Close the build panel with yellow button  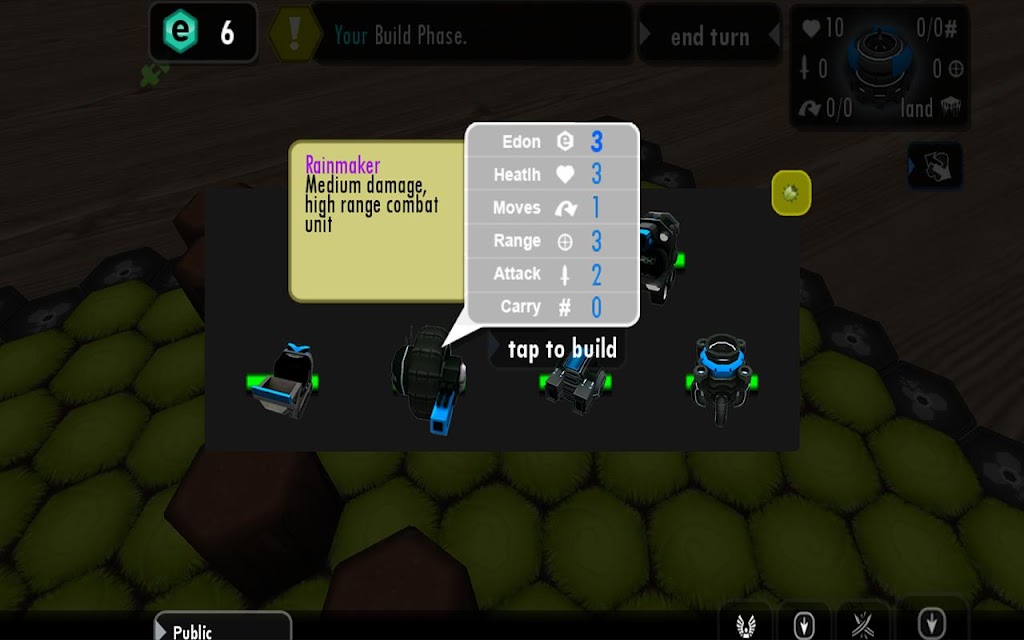pyautogui.click(x=791, y=192)
